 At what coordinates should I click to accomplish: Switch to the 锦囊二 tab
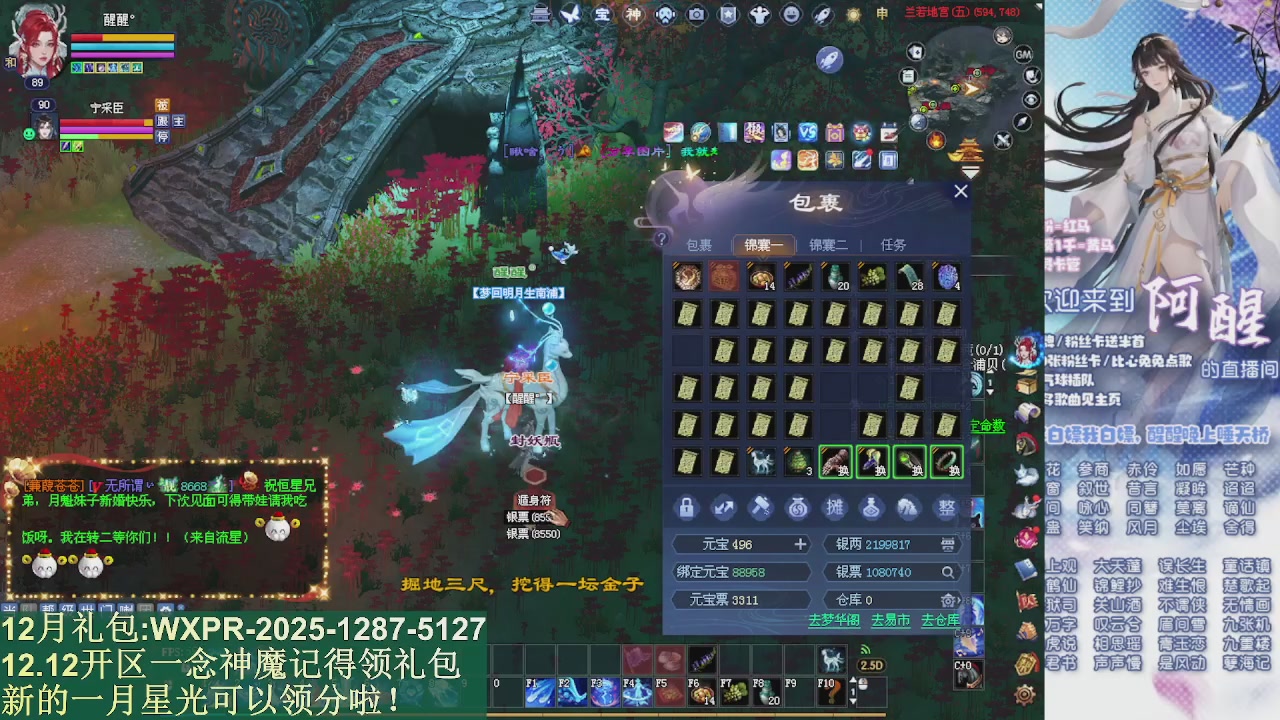coord(829,245)
